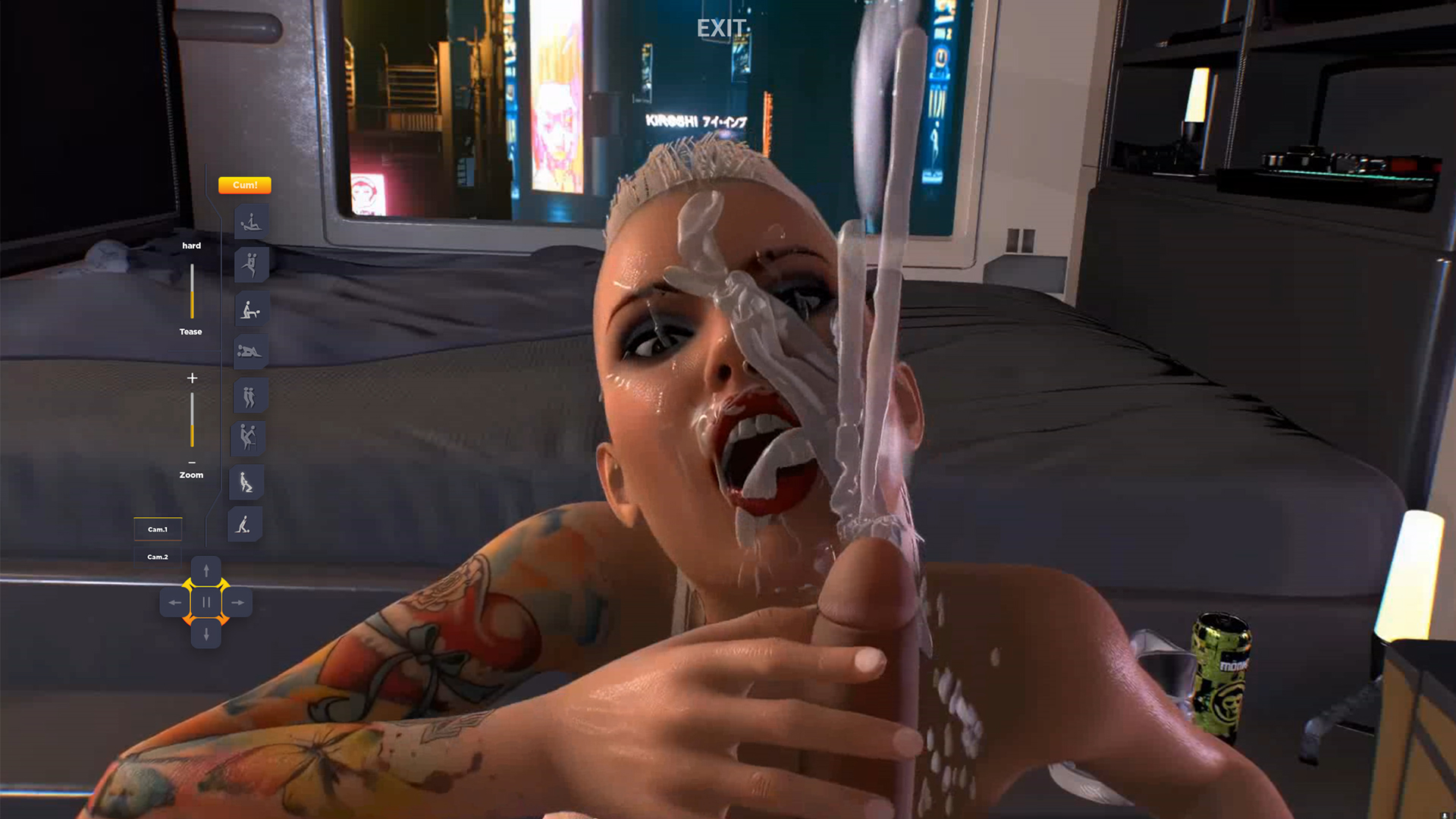Click the minus sign above the Zoom label
This screenshot has height=819, width=1456.
(x=192, y=463)
